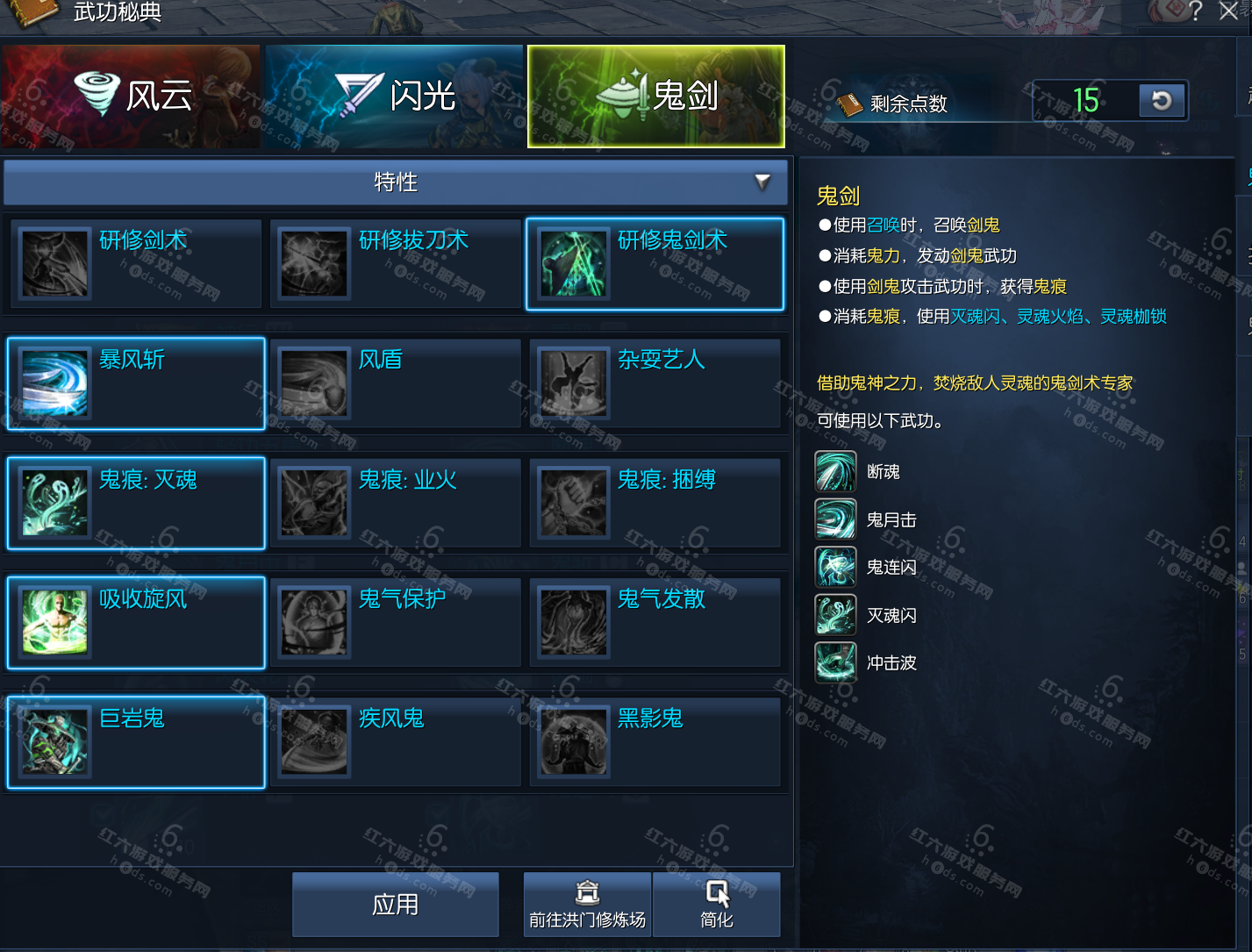Screen dimensions: 1252x952
Task: Switch to the 闪光 tab
Action: coord(393,96)
